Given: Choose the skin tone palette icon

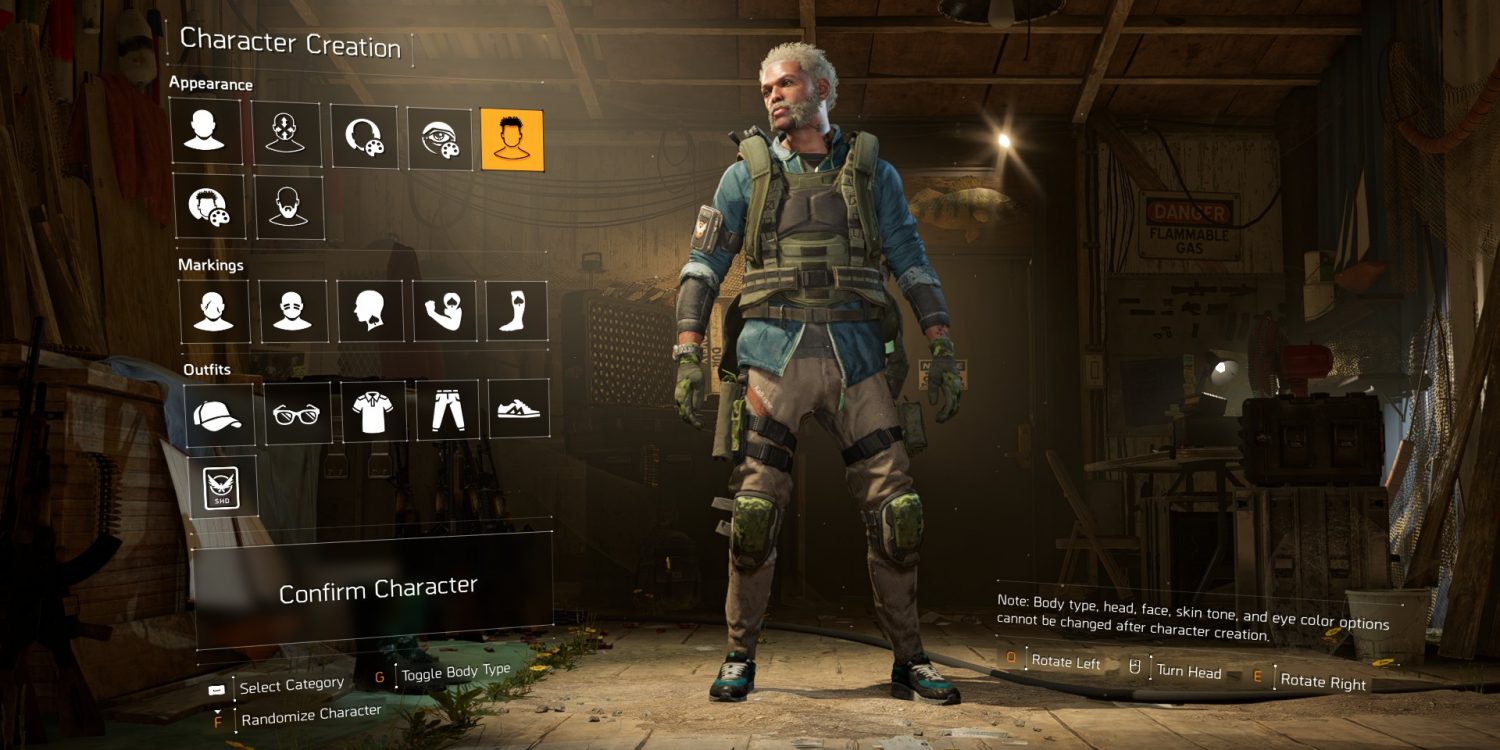Looking at the screenshot, I should (363, 137).
